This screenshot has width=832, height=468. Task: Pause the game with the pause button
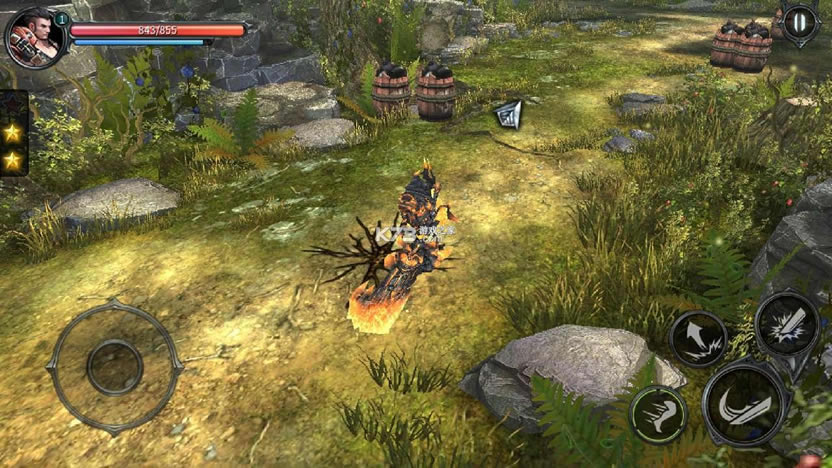click(x=800, y=22)
